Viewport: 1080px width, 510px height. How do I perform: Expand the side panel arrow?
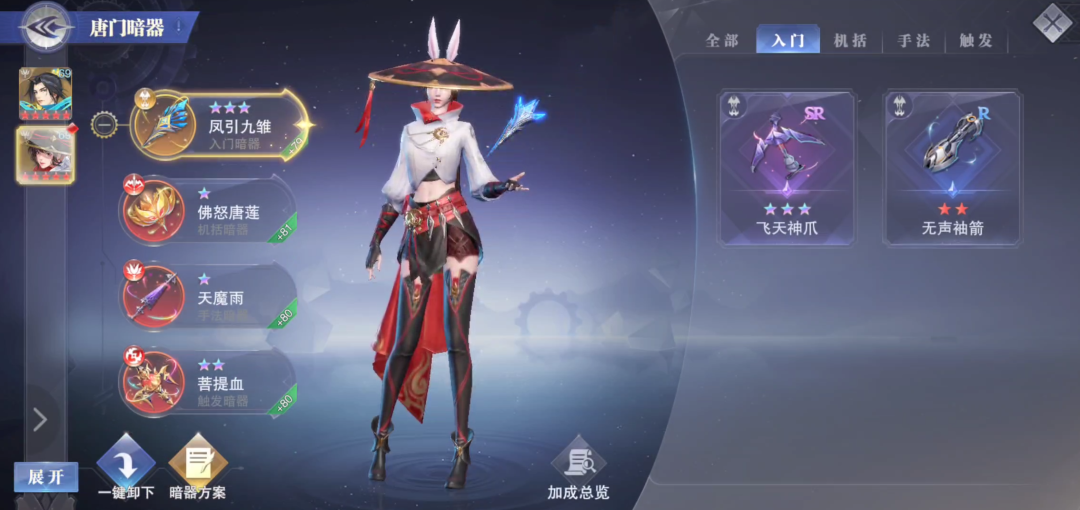pyautogui.click(x=40, y=419)
